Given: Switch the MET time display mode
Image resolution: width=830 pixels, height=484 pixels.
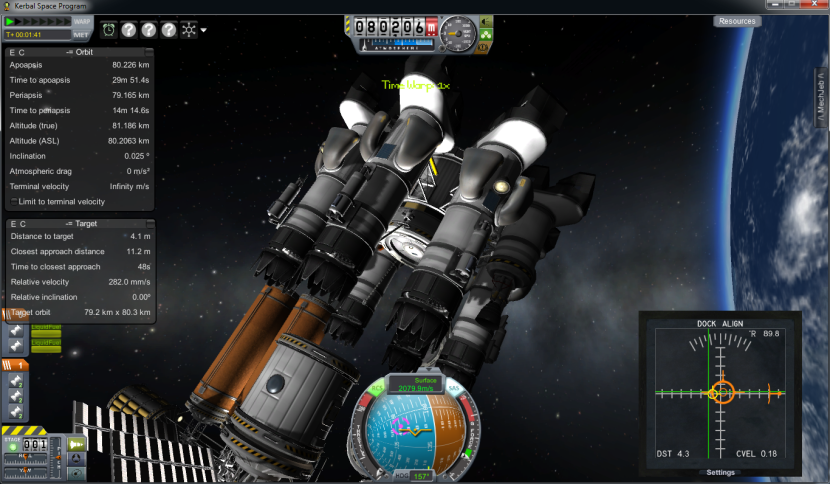Looking at the screenshot, I should [x=81, y=34].
